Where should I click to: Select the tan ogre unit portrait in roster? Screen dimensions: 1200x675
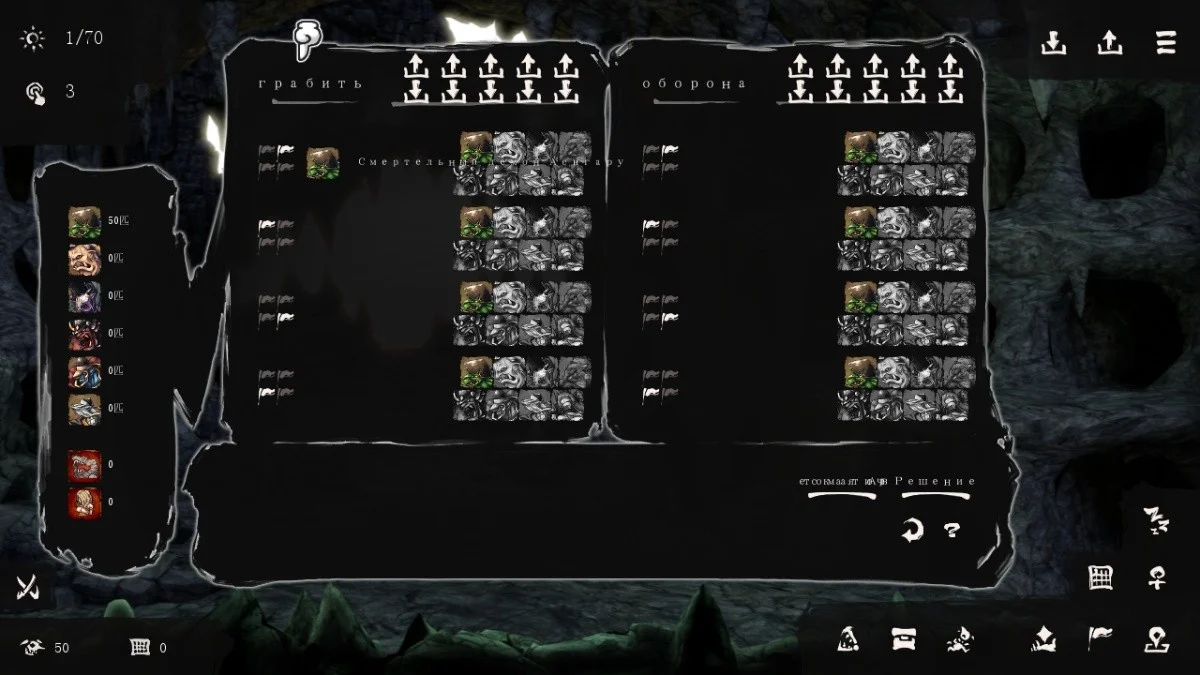pyautogui.click(x=84, y=259)
